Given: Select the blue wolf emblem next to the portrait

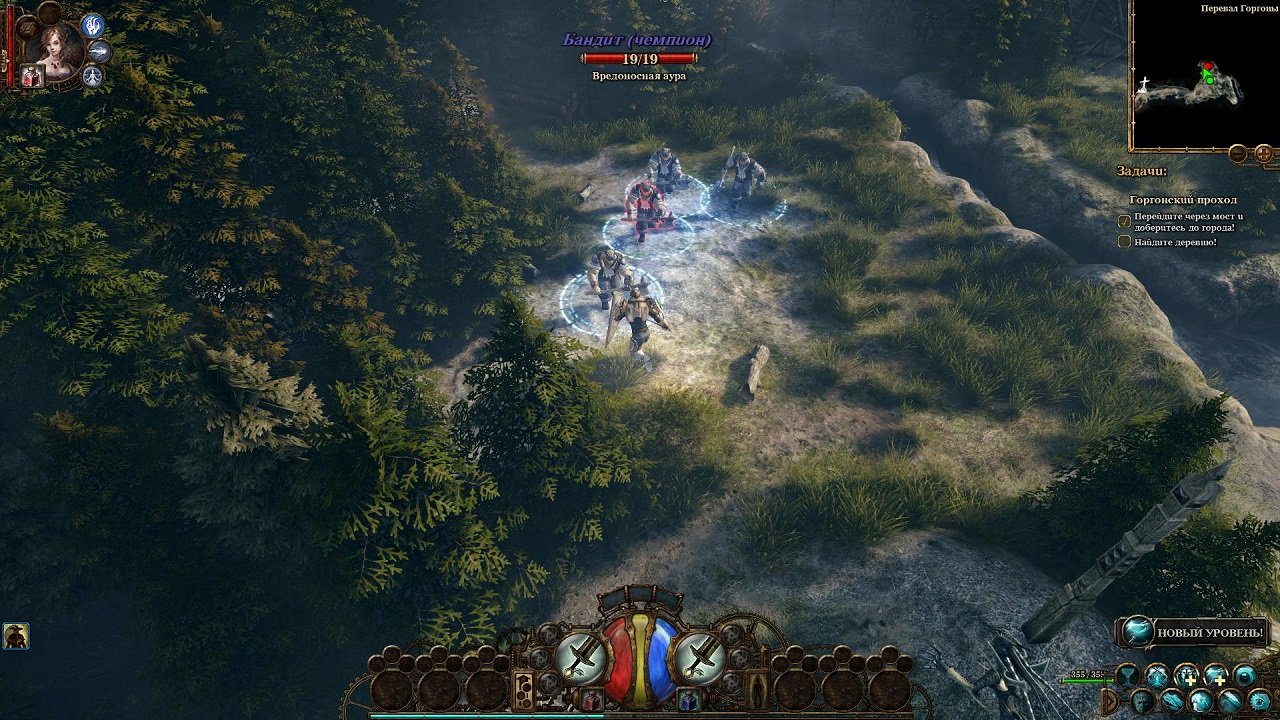Looking at the screenshot, I should 92,27.
